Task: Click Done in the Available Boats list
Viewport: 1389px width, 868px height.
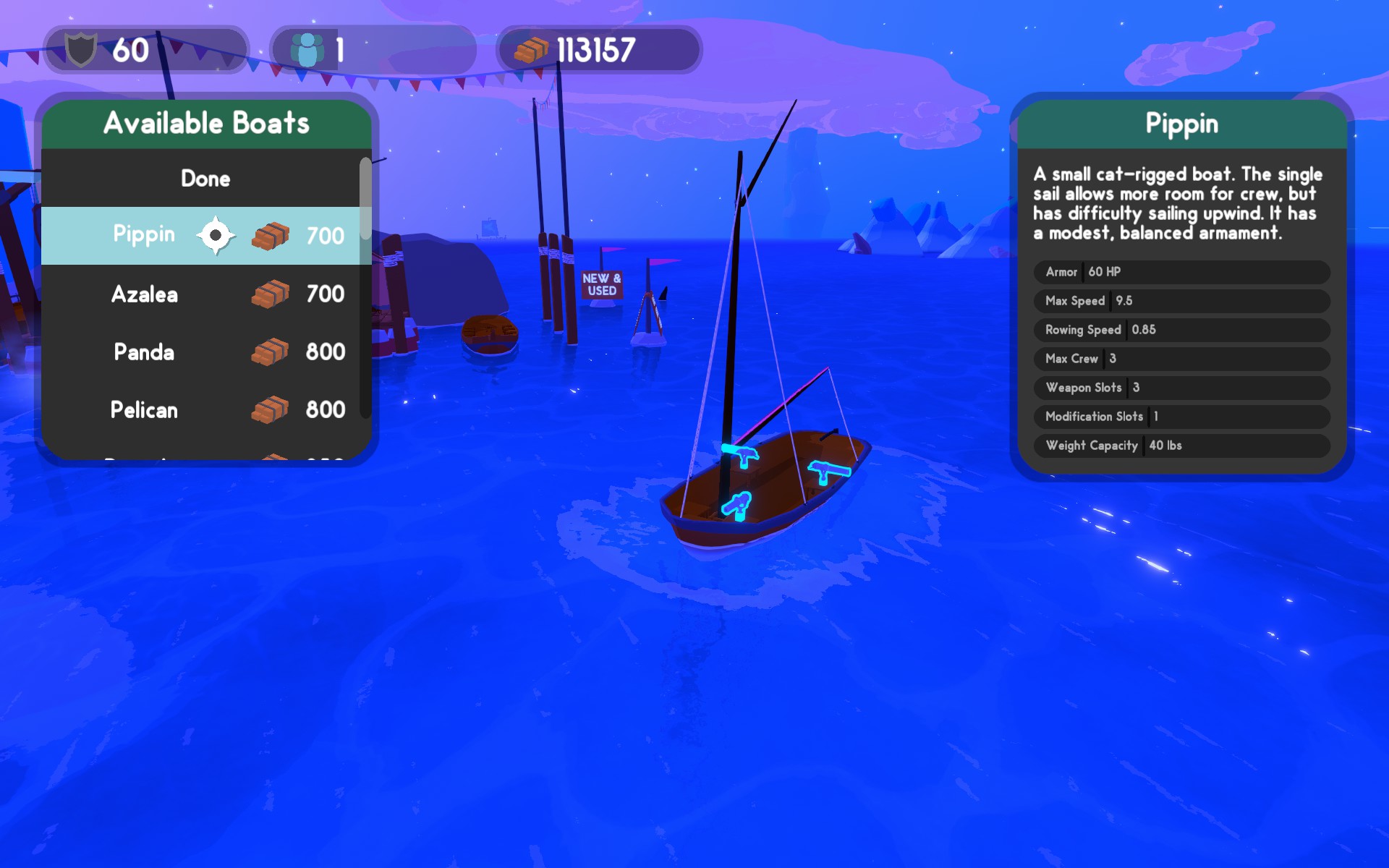Action: (x=205, y=179)
